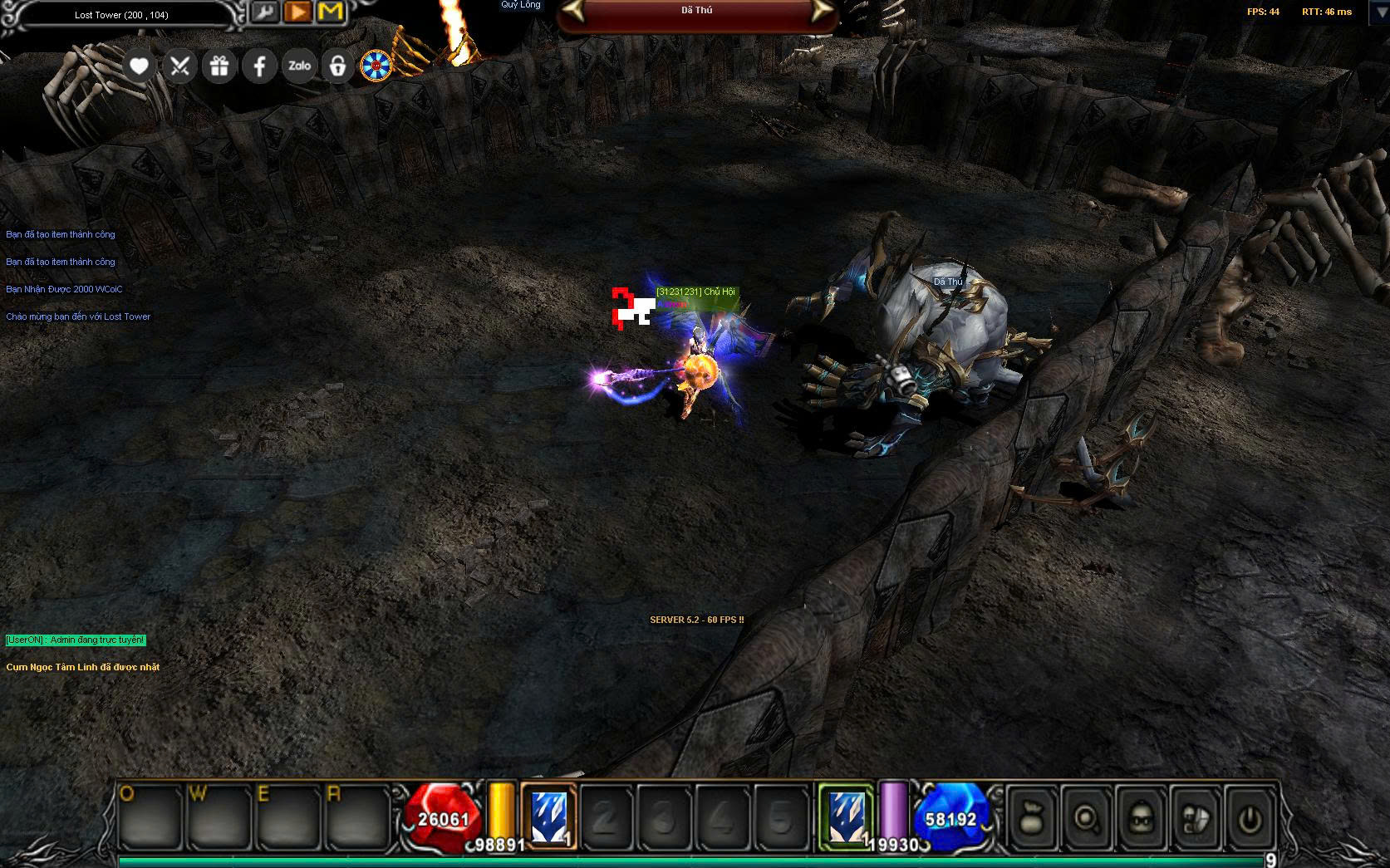Open the Zalo link icon

pos(299,66)
